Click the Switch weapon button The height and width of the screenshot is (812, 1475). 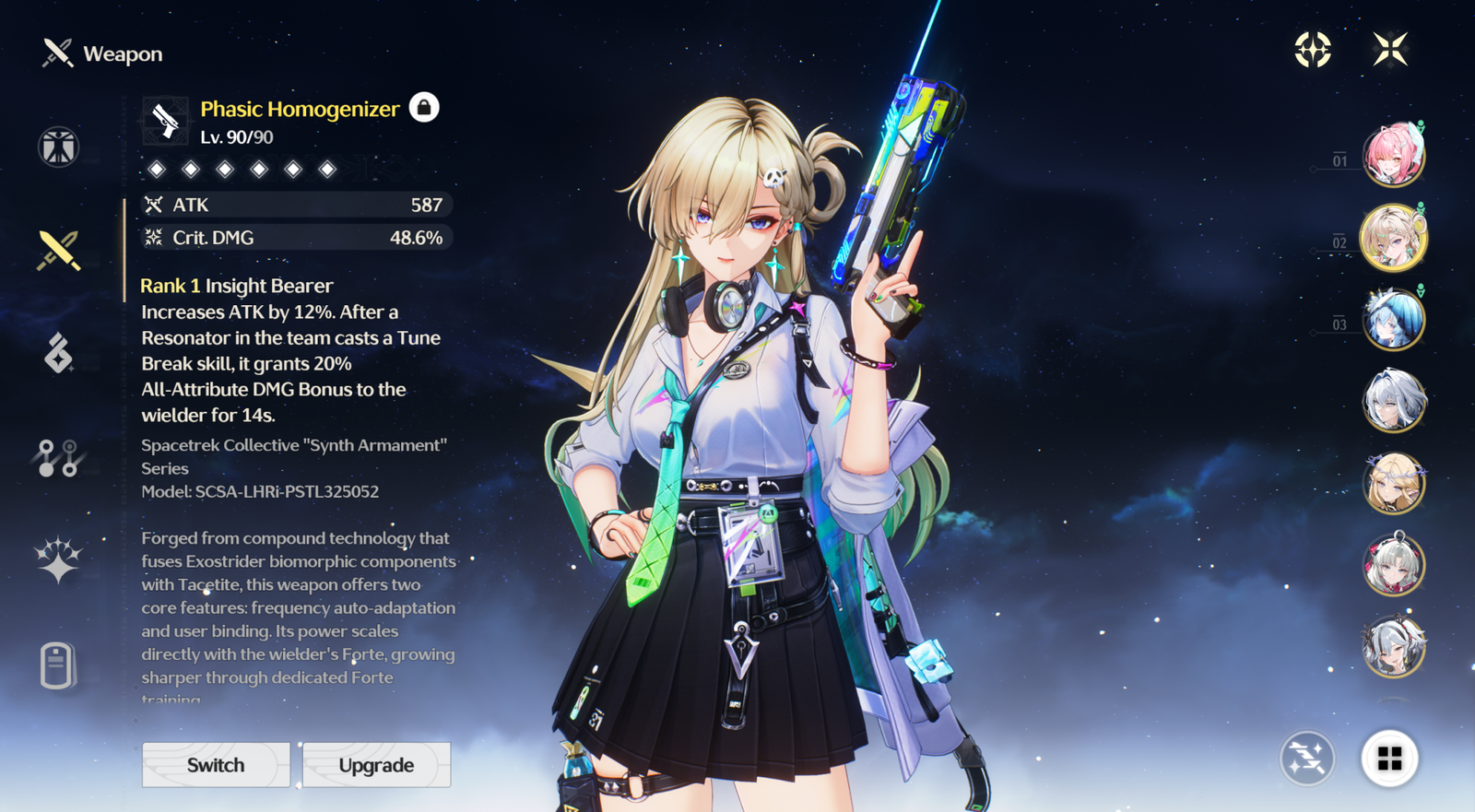pos(216,765)
